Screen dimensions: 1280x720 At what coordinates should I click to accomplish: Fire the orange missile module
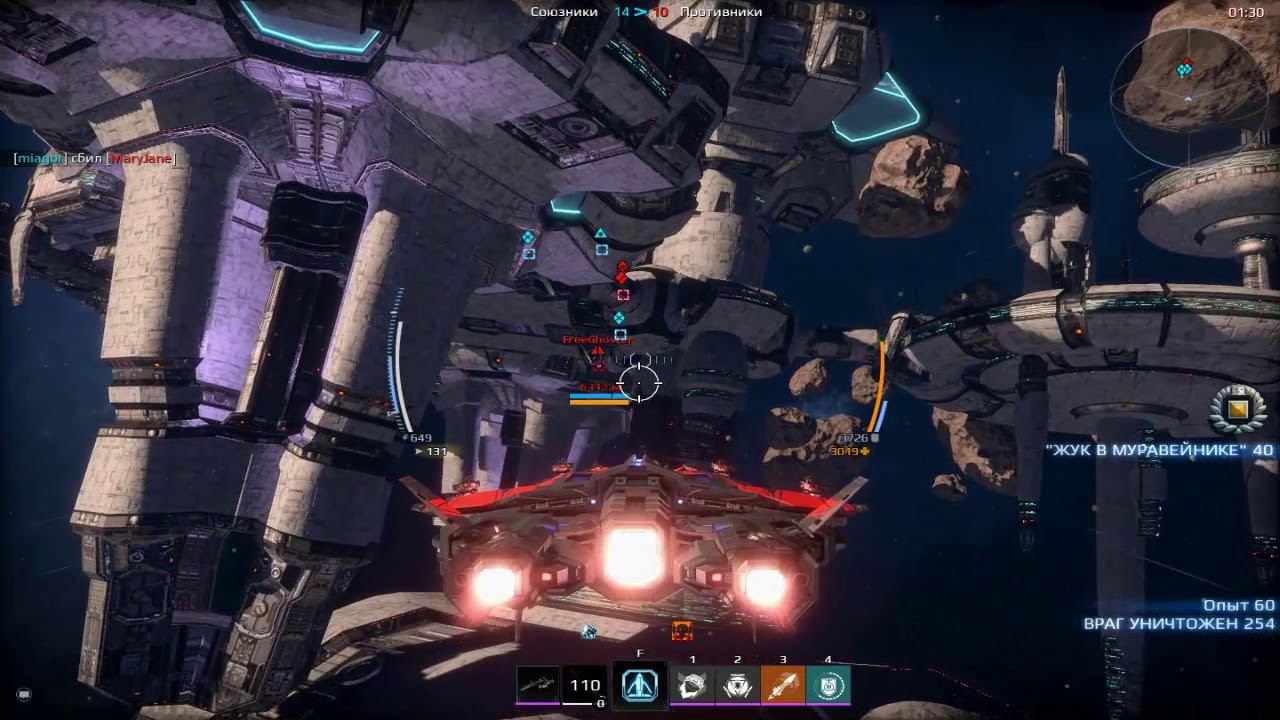[782, 685]
